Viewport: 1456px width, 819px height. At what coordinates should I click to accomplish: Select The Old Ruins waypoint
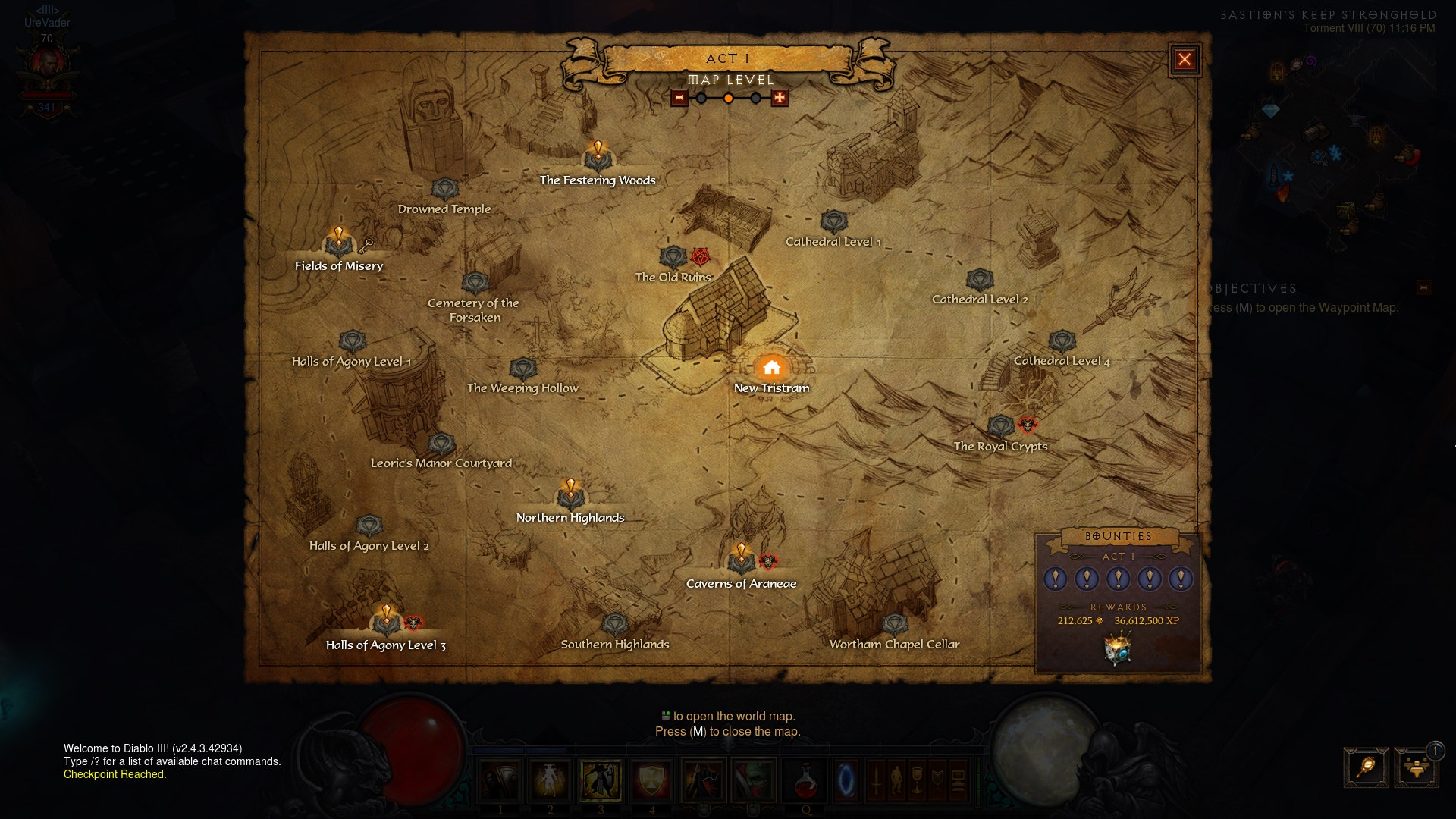pos(673,258)
